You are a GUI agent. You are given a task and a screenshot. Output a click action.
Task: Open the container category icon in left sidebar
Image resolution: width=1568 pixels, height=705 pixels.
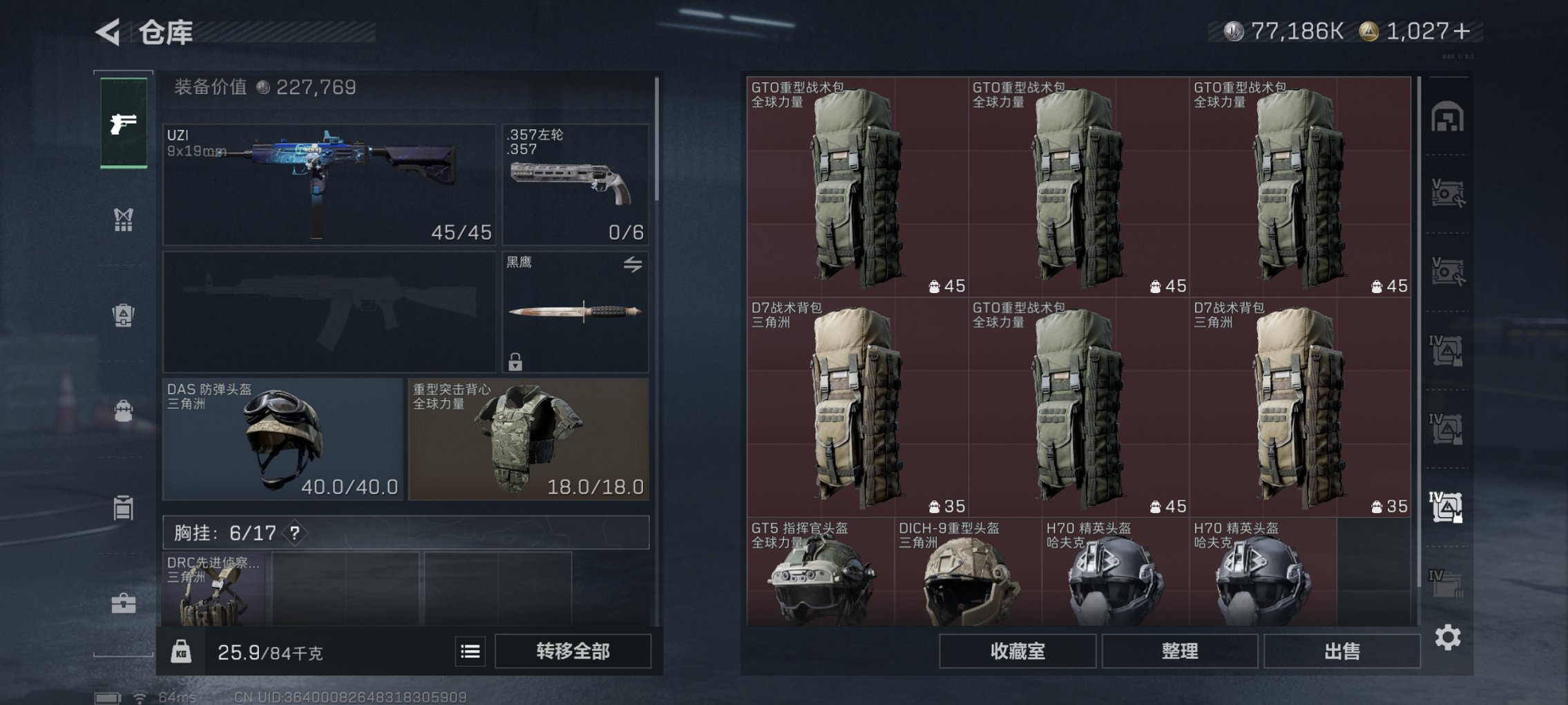pos(123,507)
